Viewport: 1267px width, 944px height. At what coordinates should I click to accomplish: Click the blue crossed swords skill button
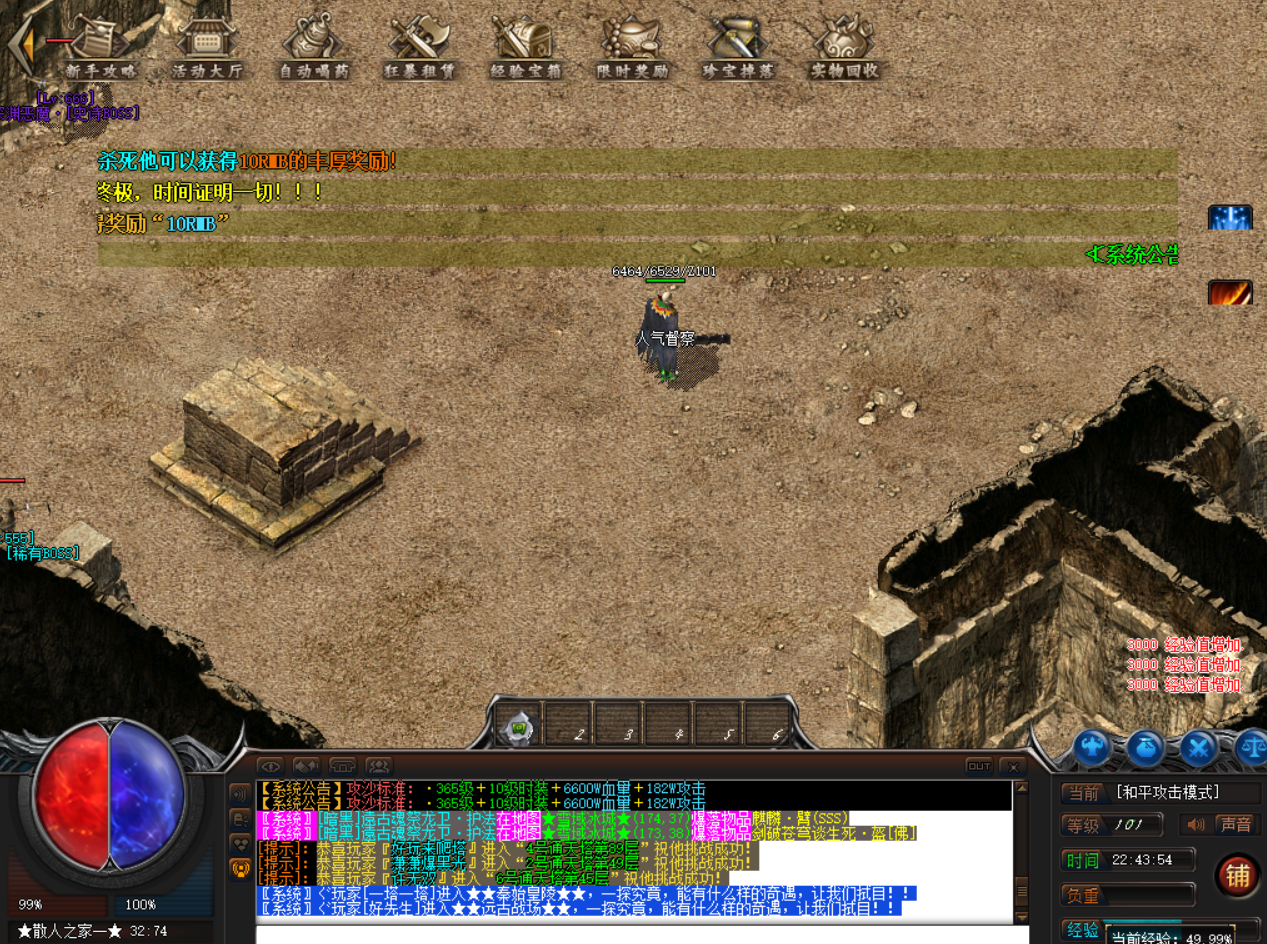coord(1198,746)
